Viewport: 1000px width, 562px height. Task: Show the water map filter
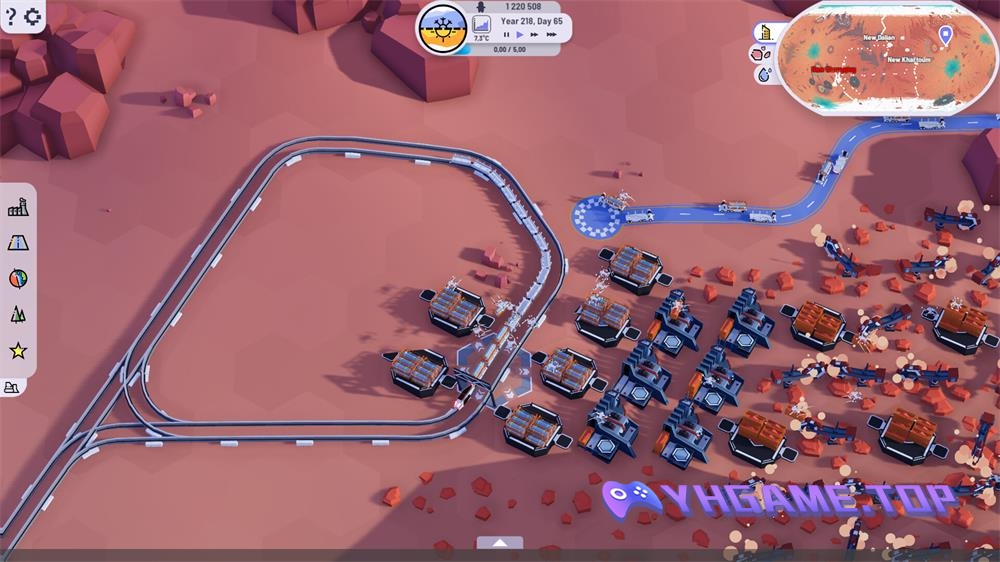[765, 74]
